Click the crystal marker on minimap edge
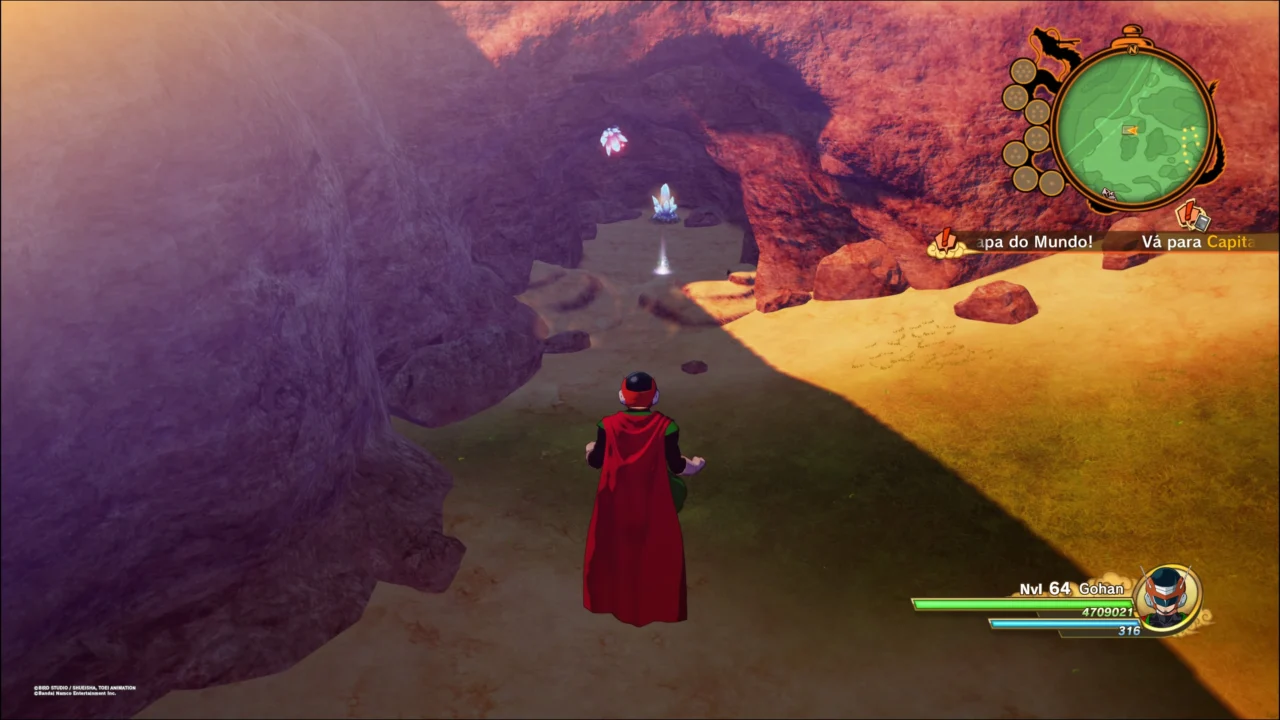The image size is (1280, 720). pos(1108,193)
